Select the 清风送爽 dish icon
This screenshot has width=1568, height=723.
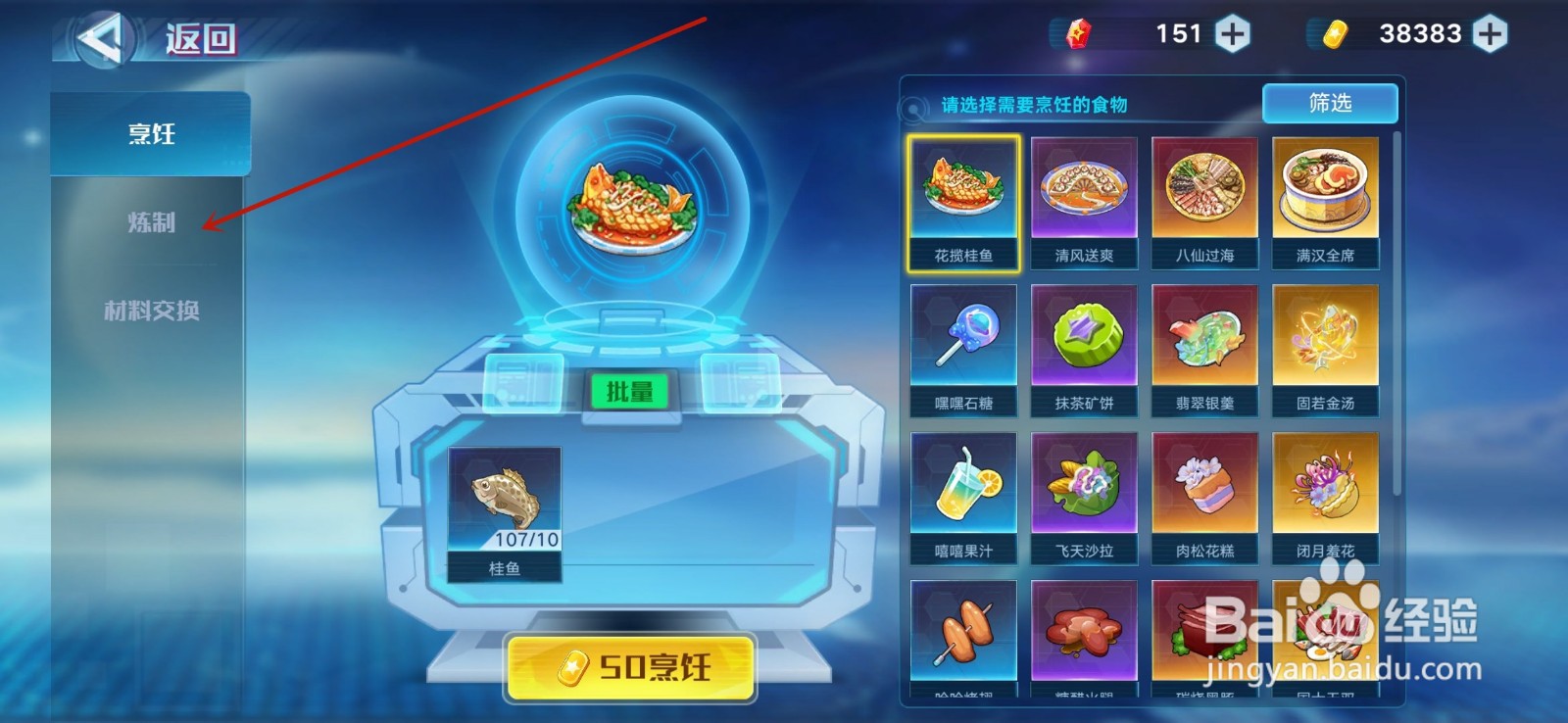[1084, 192]
